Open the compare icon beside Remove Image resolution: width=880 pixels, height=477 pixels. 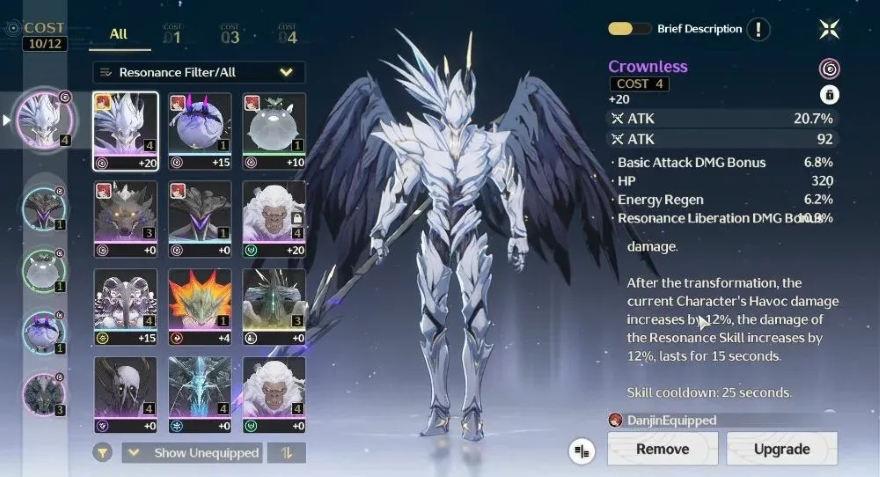[582, 450]
